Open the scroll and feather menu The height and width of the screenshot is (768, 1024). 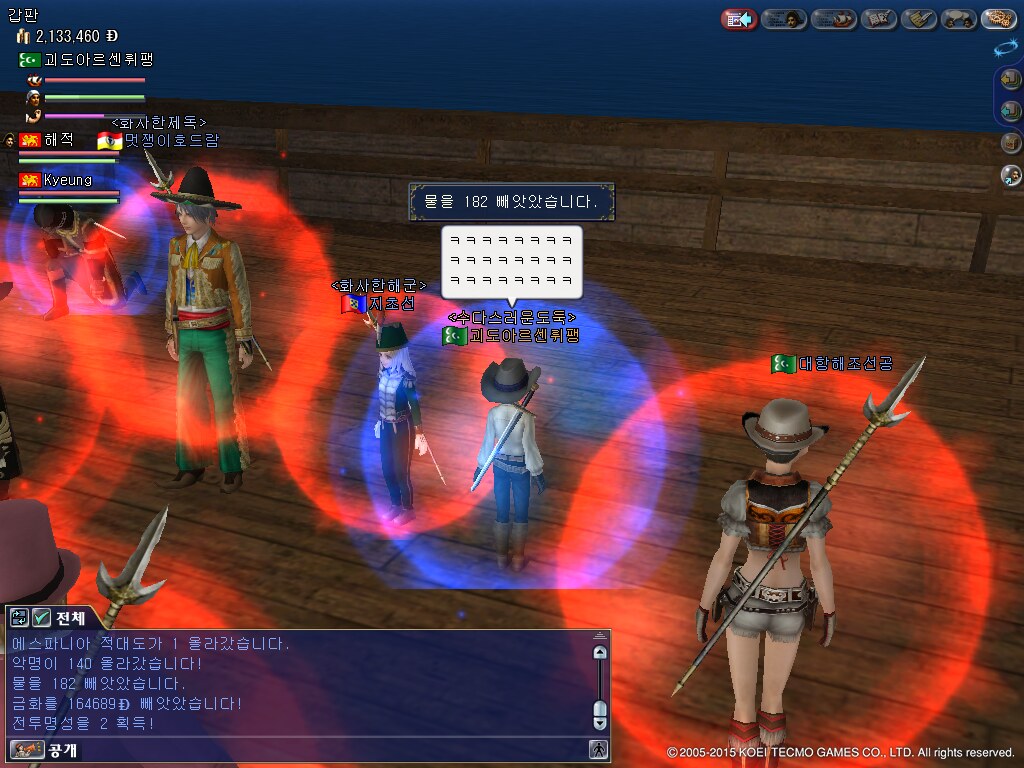pyautogui.click(x=918, y=19)
